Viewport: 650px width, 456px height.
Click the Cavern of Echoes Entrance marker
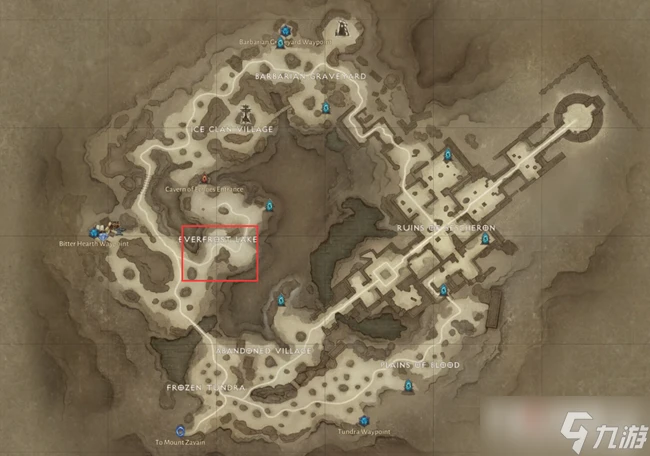click(x=205, y=179)
